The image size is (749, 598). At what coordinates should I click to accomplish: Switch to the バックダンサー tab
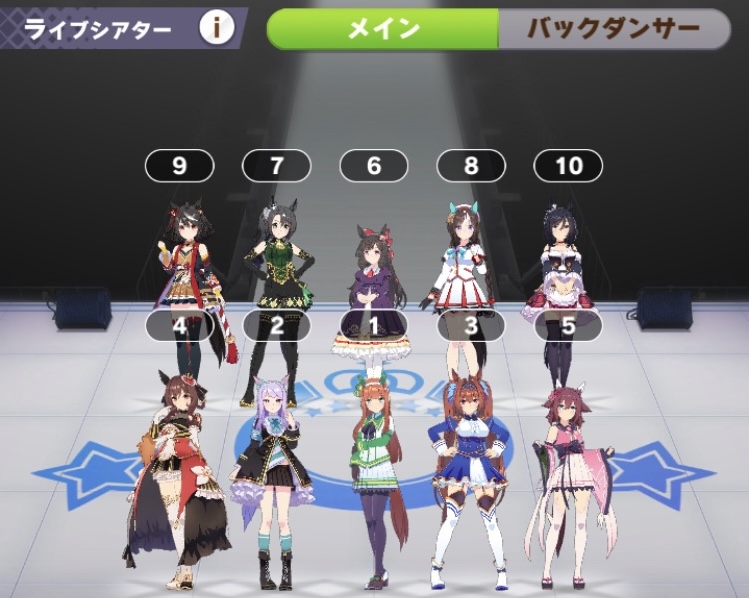point(614,29)
